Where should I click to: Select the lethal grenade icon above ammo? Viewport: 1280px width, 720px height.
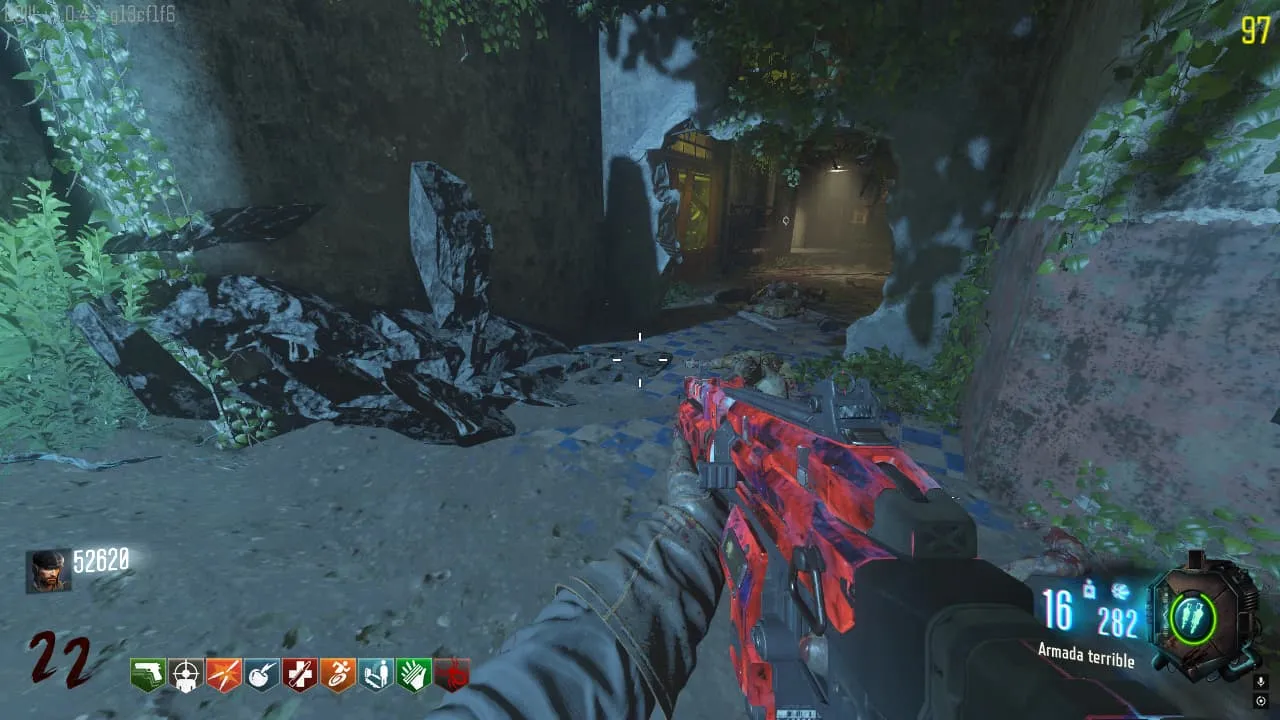tap(1120, 592)
